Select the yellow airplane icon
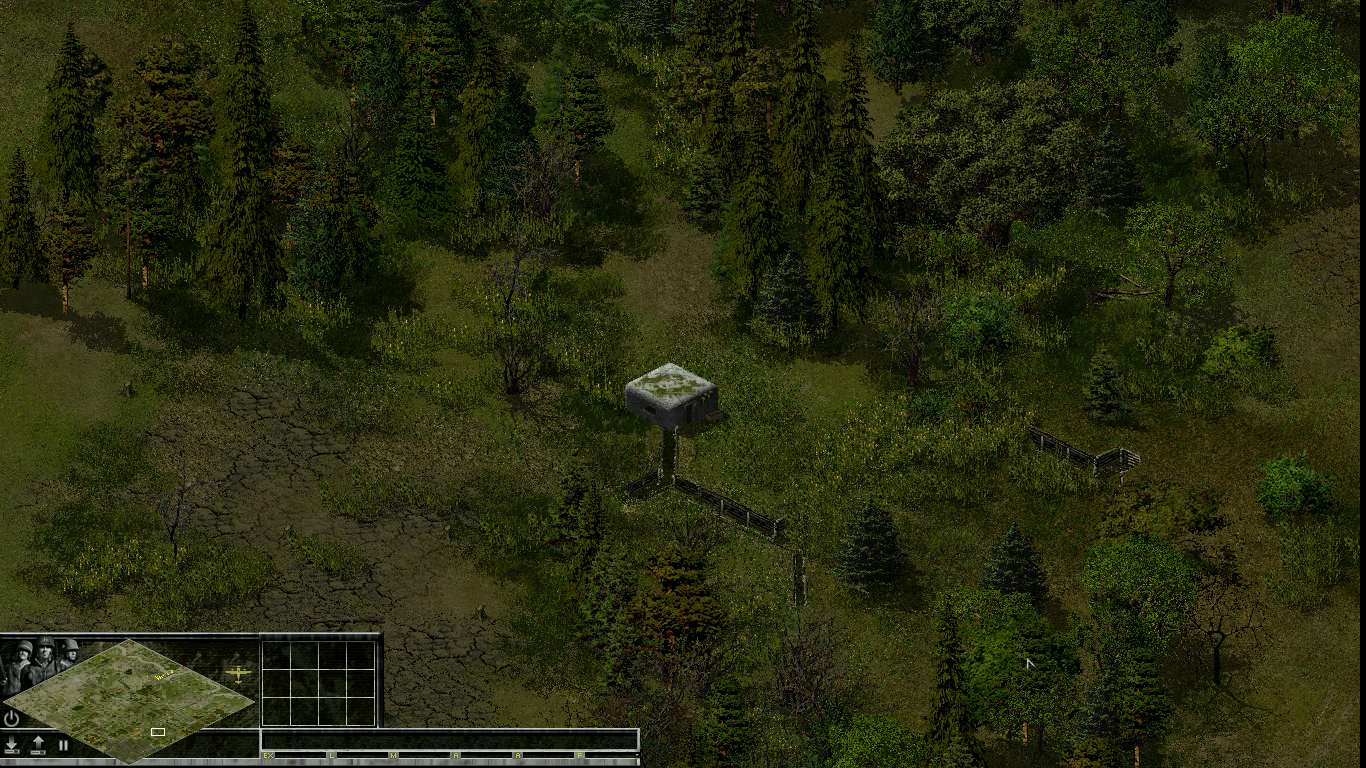The image size is (1366, 768). (x=239, y=673)
